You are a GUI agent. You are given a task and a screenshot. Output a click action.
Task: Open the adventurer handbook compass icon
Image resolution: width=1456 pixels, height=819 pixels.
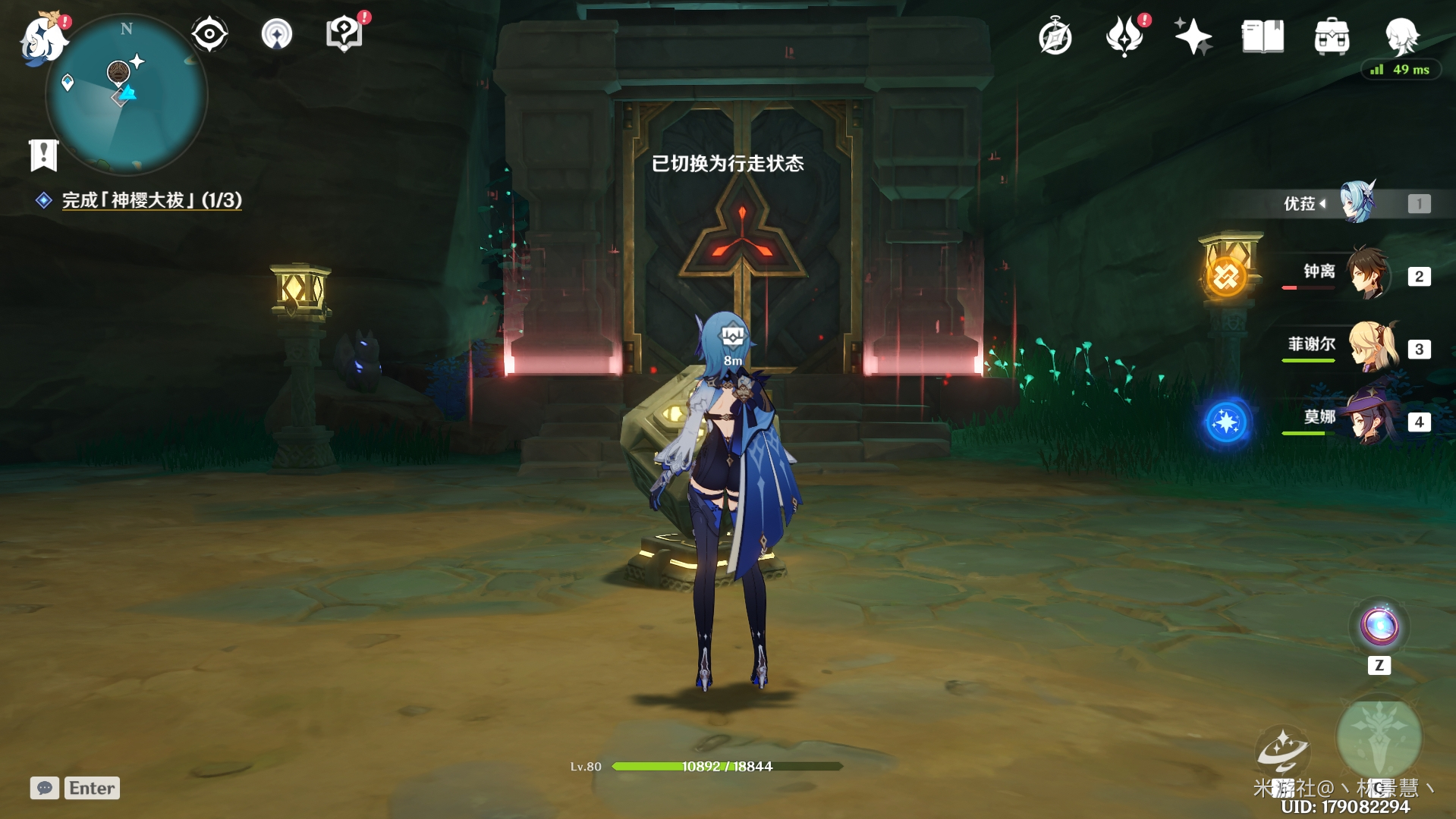click(1055, 36)
